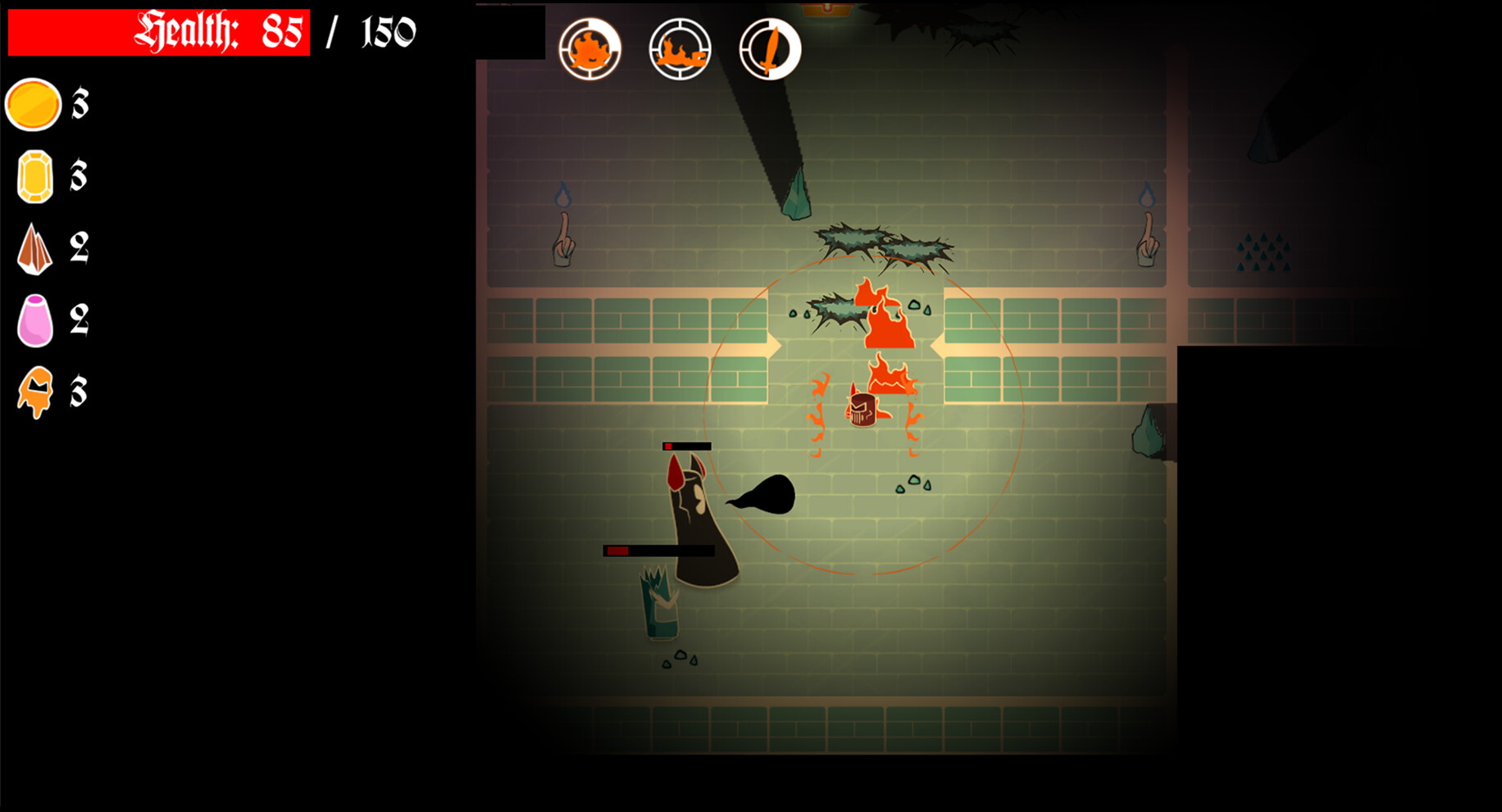Click the Health bar showing 85

tap(160, 34)
